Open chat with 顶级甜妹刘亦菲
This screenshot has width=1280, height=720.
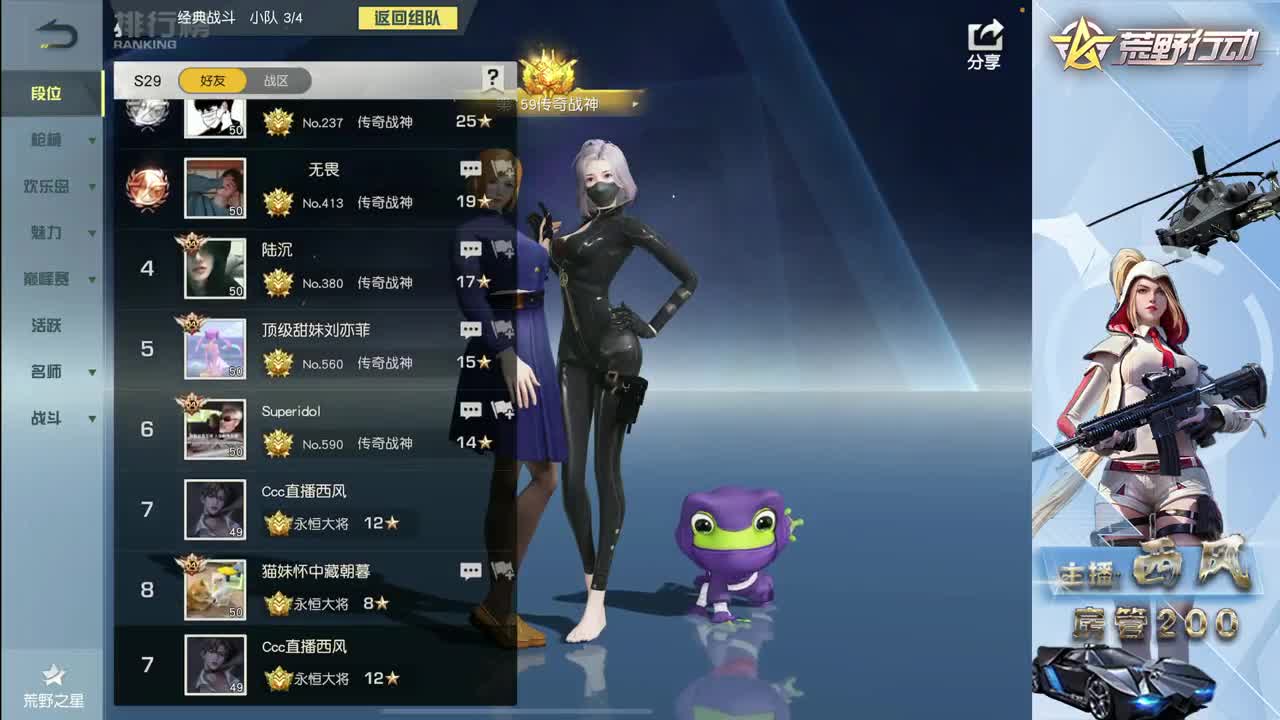pos(470,329)
